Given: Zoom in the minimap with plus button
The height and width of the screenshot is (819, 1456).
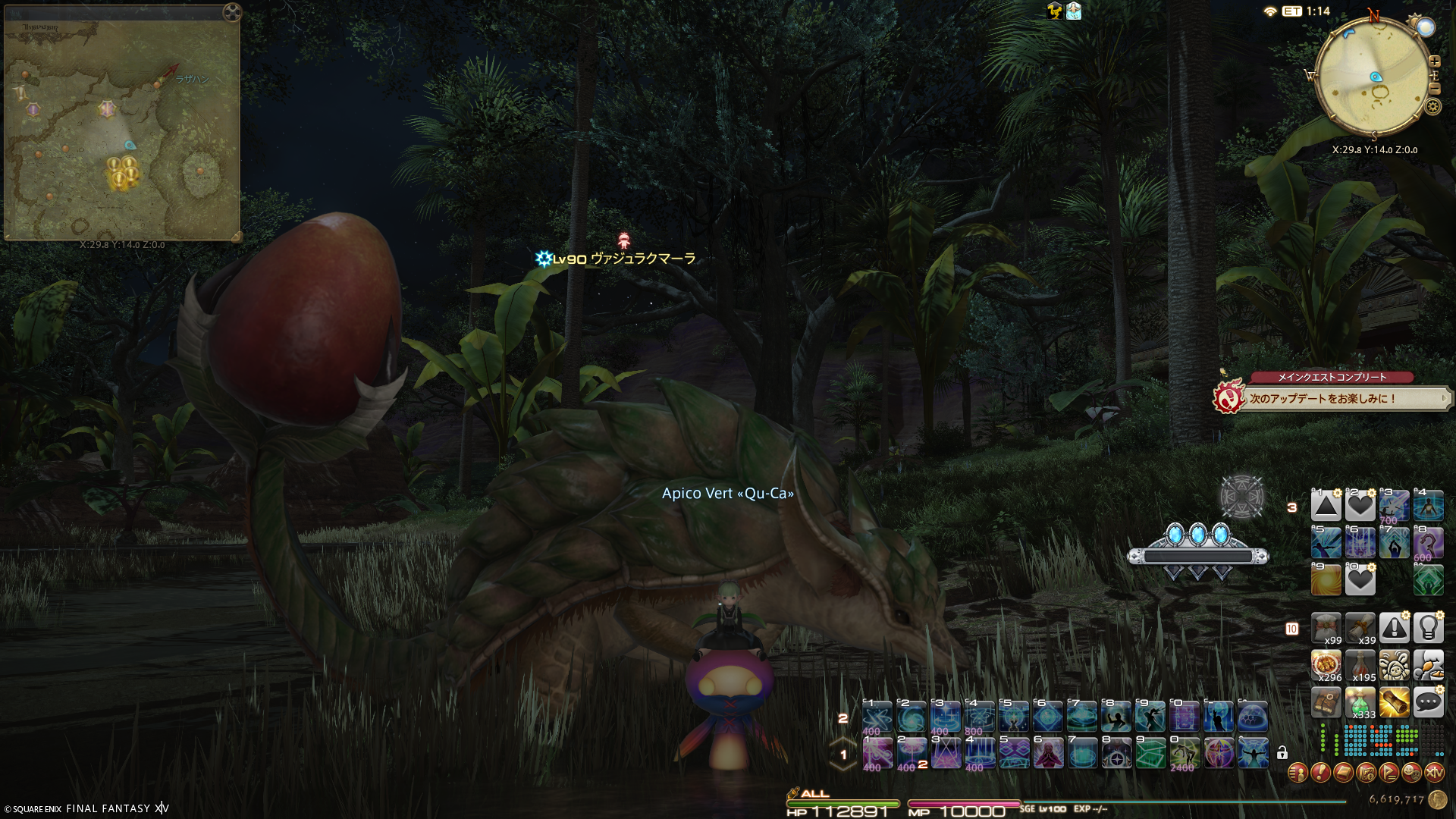Looking at the screenshot, I should 1434,61.
